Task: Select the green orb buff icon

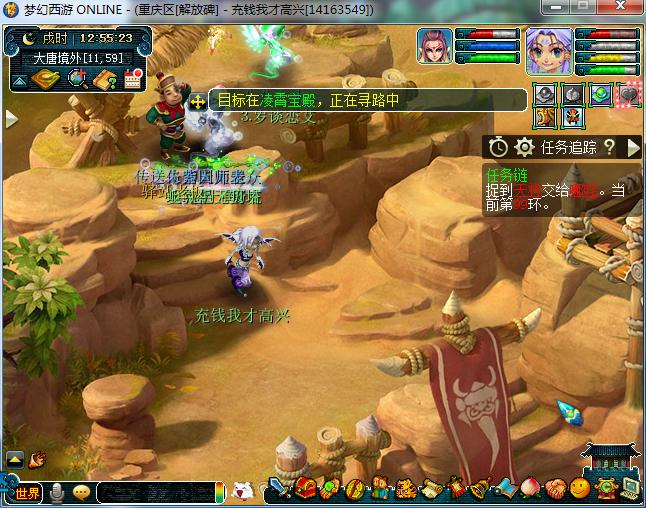Action: (600, 95)
